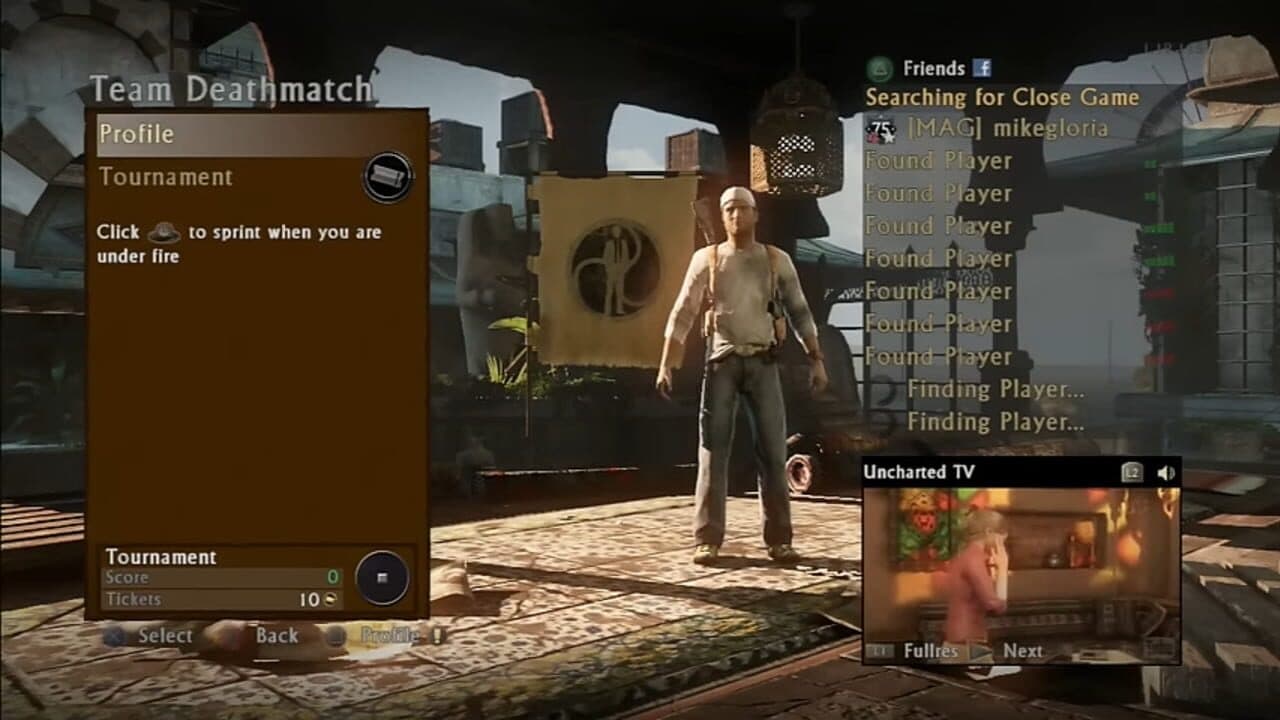Click the triangle button icon beside Friends

877,68
